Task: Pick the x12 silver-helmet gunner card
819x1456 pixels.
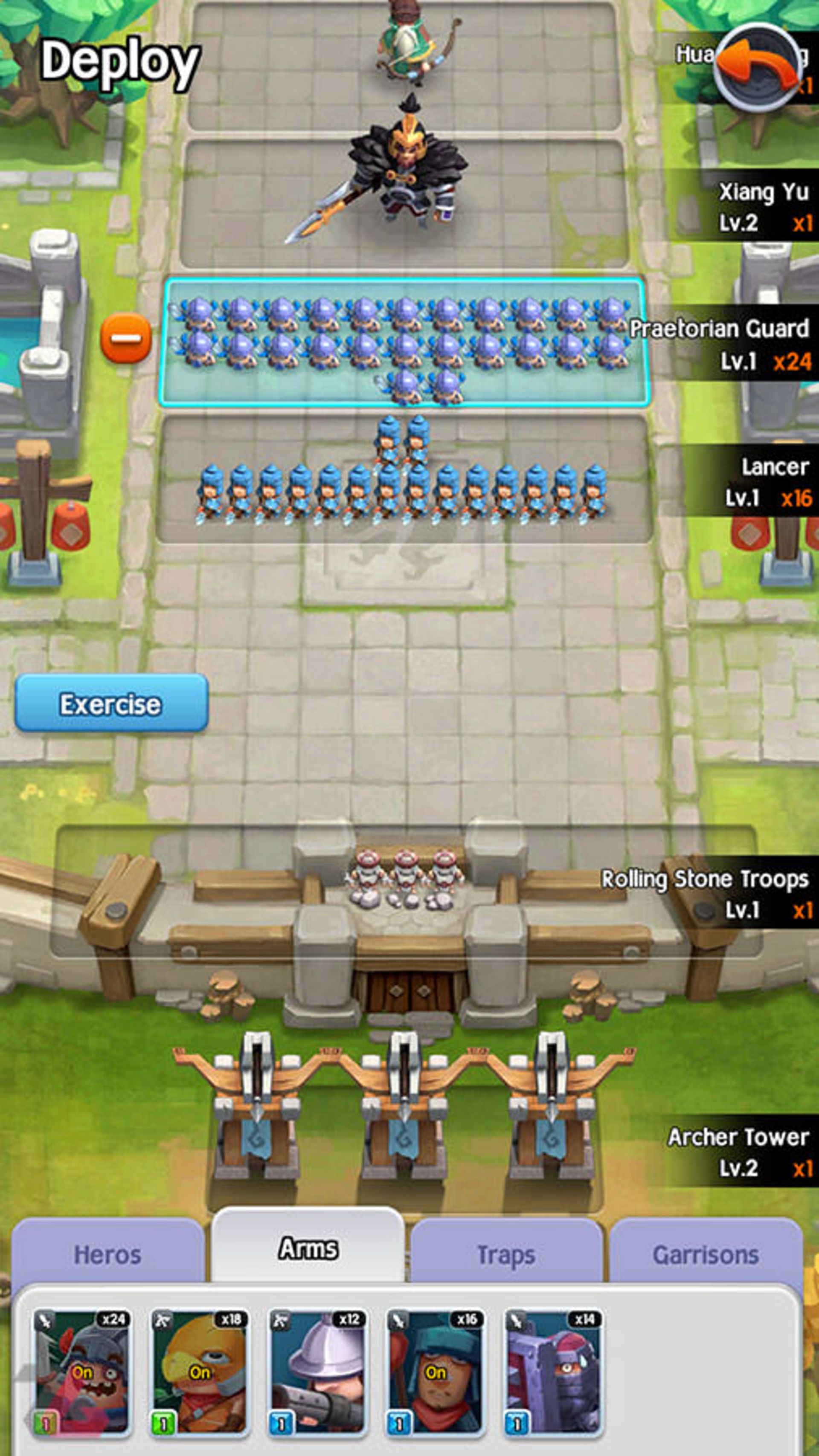Action: (x=318, y=1372)
